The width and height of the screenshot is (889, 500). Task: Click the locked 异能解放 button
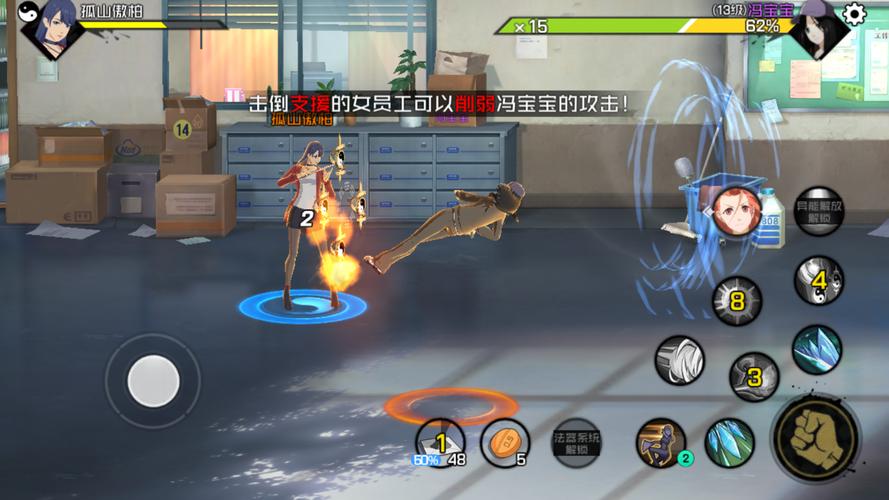pos(819,211)
